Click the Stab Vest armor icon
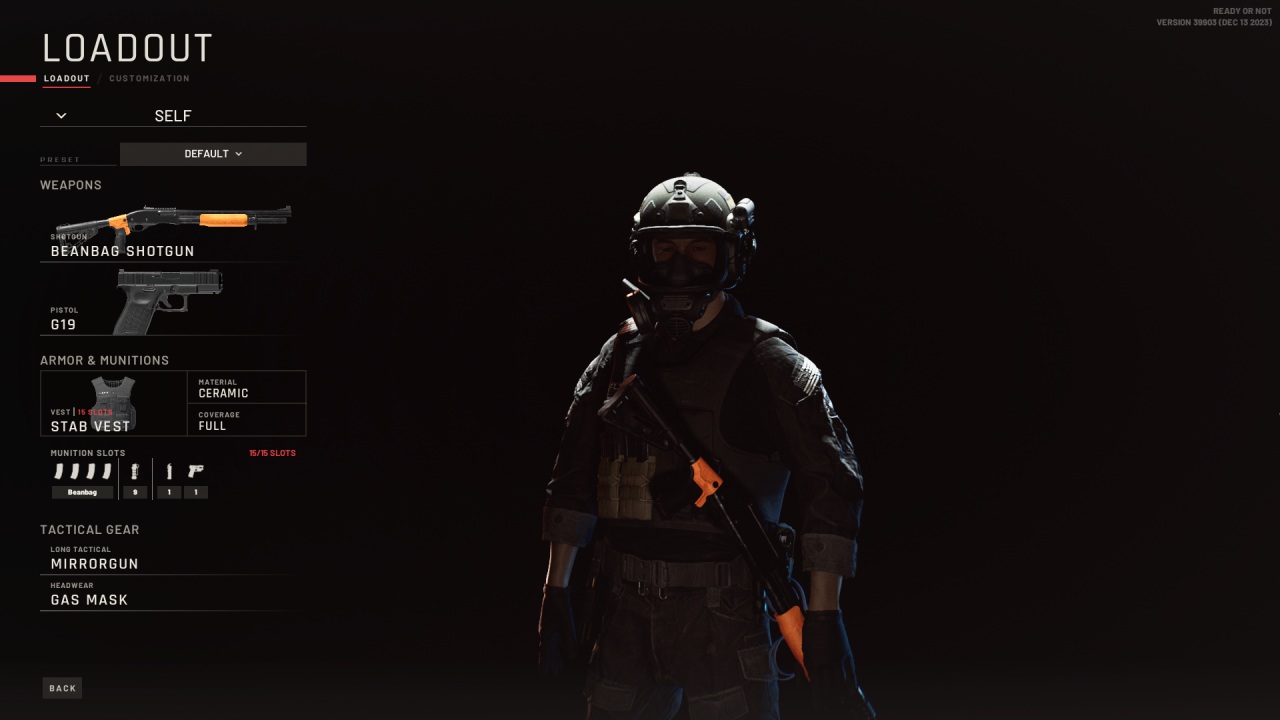 click(113, 400)
